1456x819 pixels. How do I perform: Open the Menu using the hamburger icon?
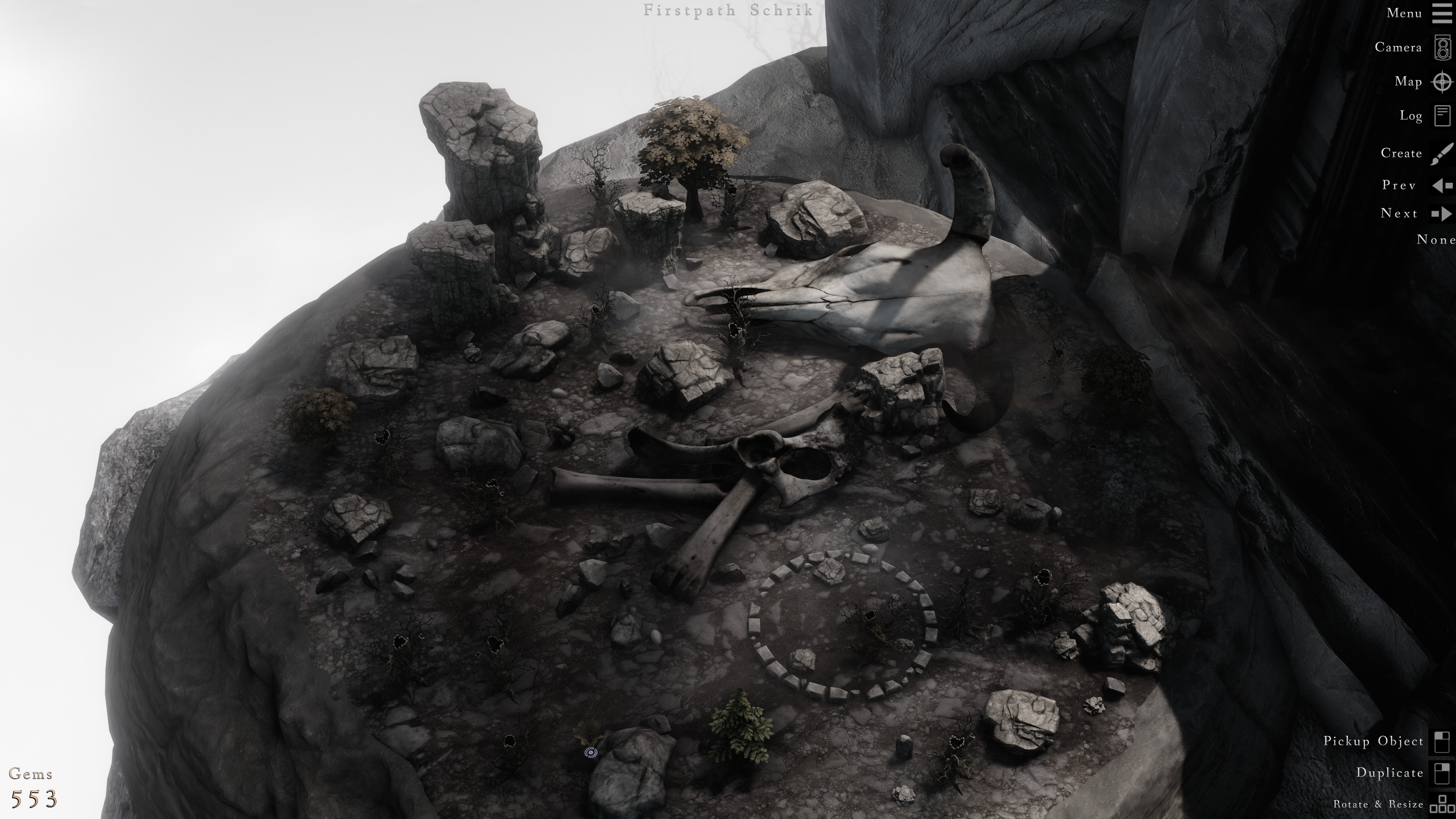click(1442, 13)
